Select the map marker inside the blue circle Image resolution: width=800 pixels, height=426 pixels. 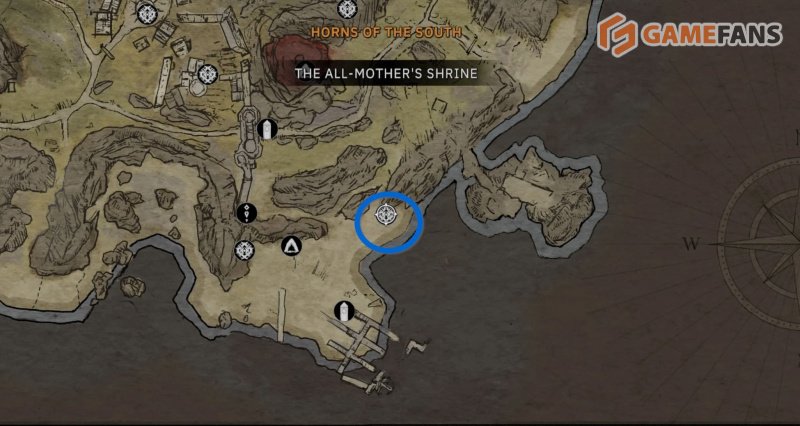click(388, 214)
